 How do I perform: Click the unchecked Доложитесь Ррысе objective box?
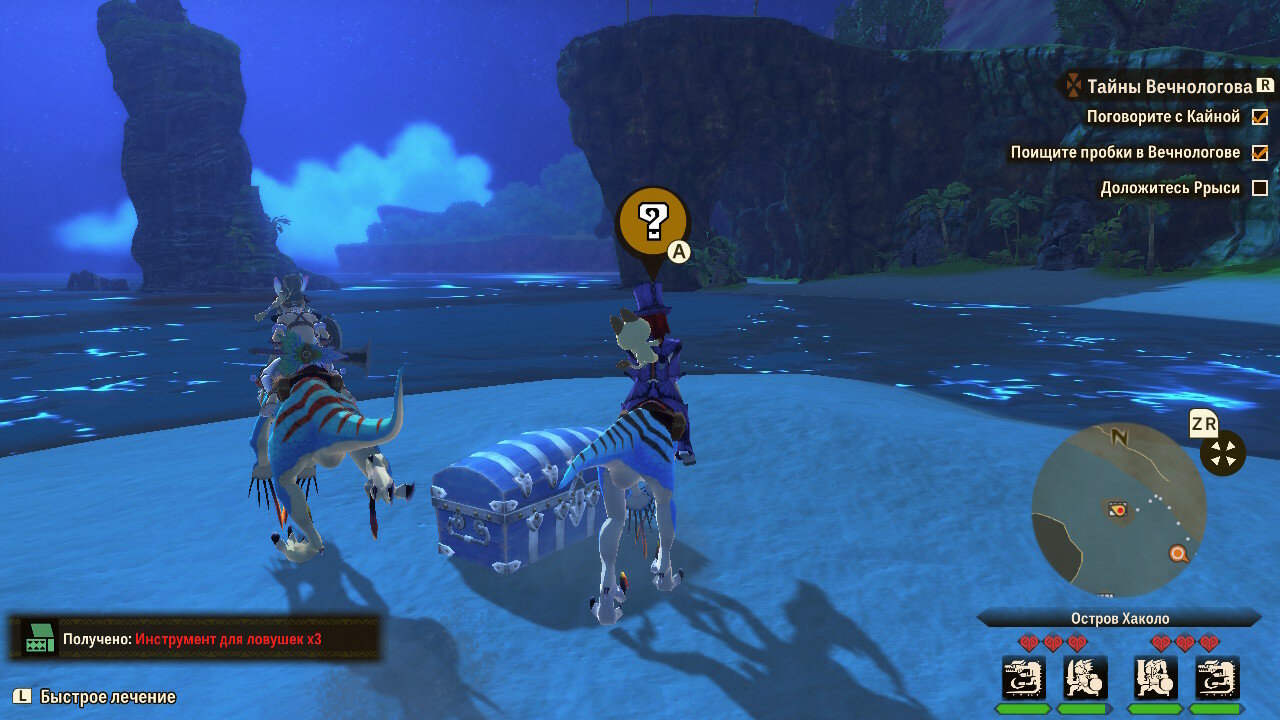tap(1260, 188)
